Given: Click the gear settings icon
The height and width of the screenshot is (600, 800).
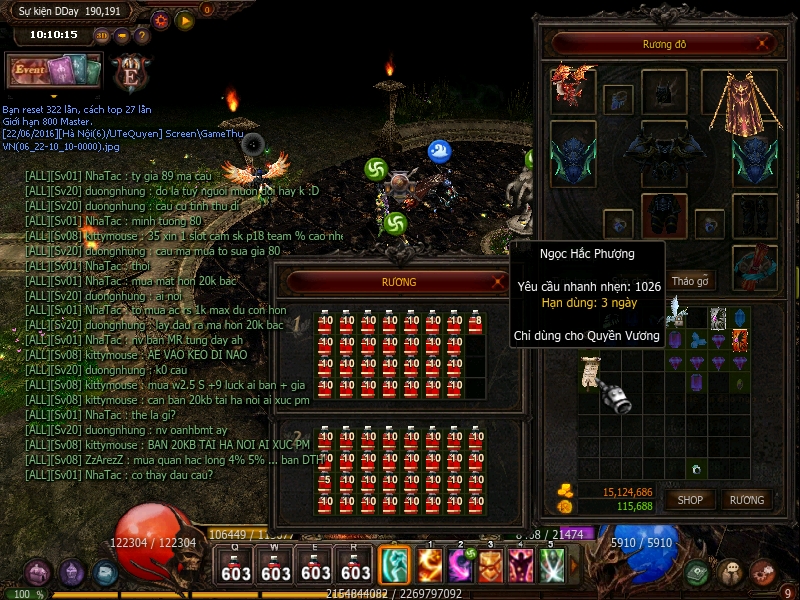Looking at the screenshot, I should [161, 19].
